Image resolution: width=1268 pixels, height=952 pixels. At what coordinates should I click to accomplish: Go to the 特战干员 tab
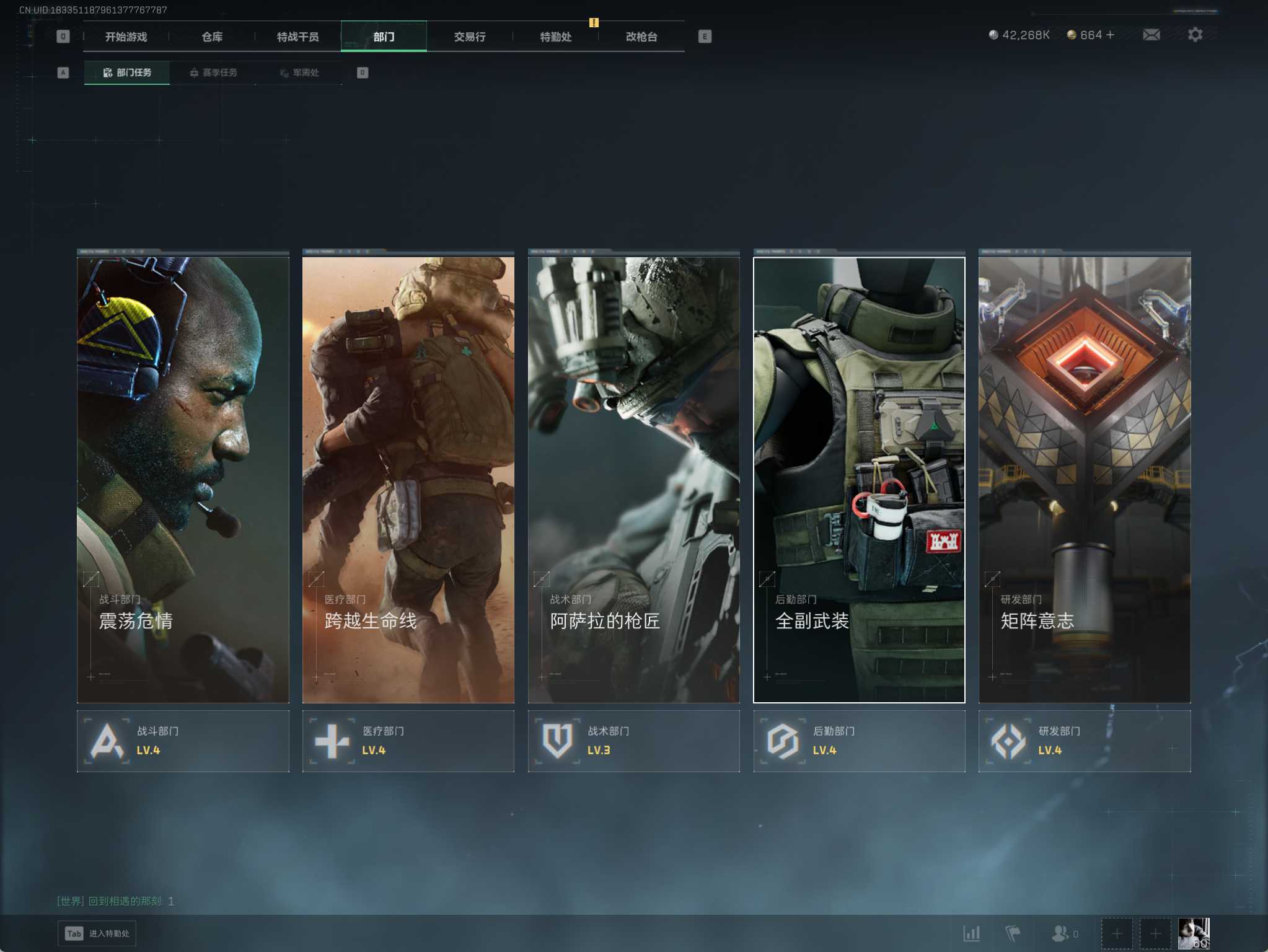[x=297, y=37]
